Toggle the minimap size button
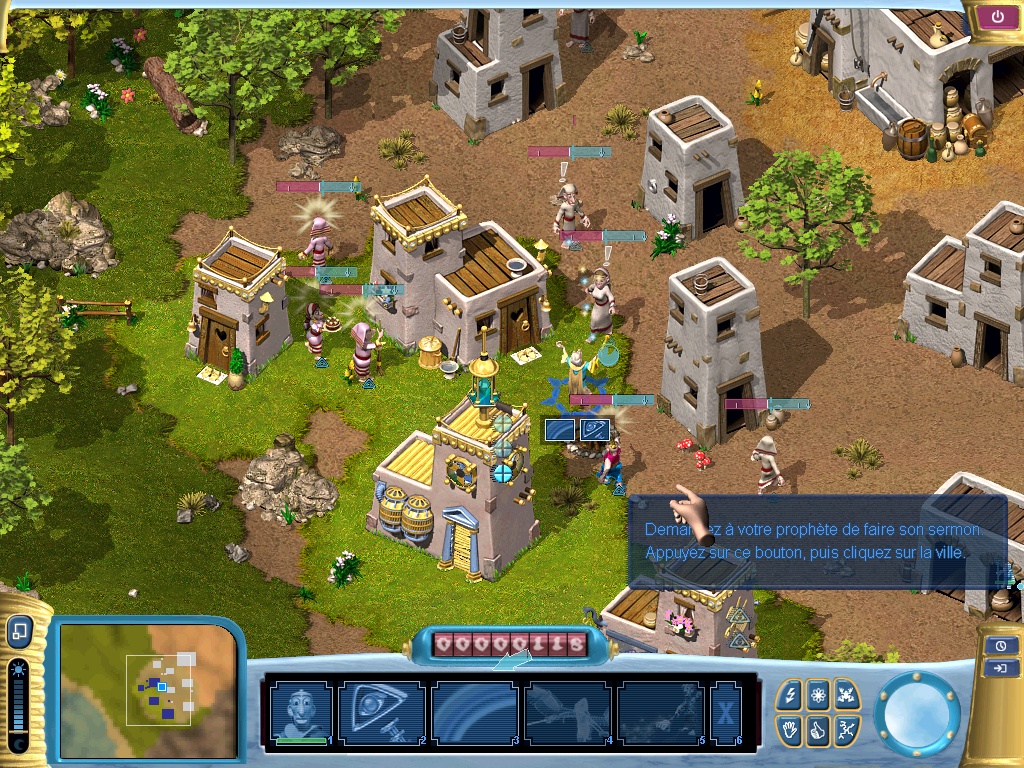 (20, 632)
